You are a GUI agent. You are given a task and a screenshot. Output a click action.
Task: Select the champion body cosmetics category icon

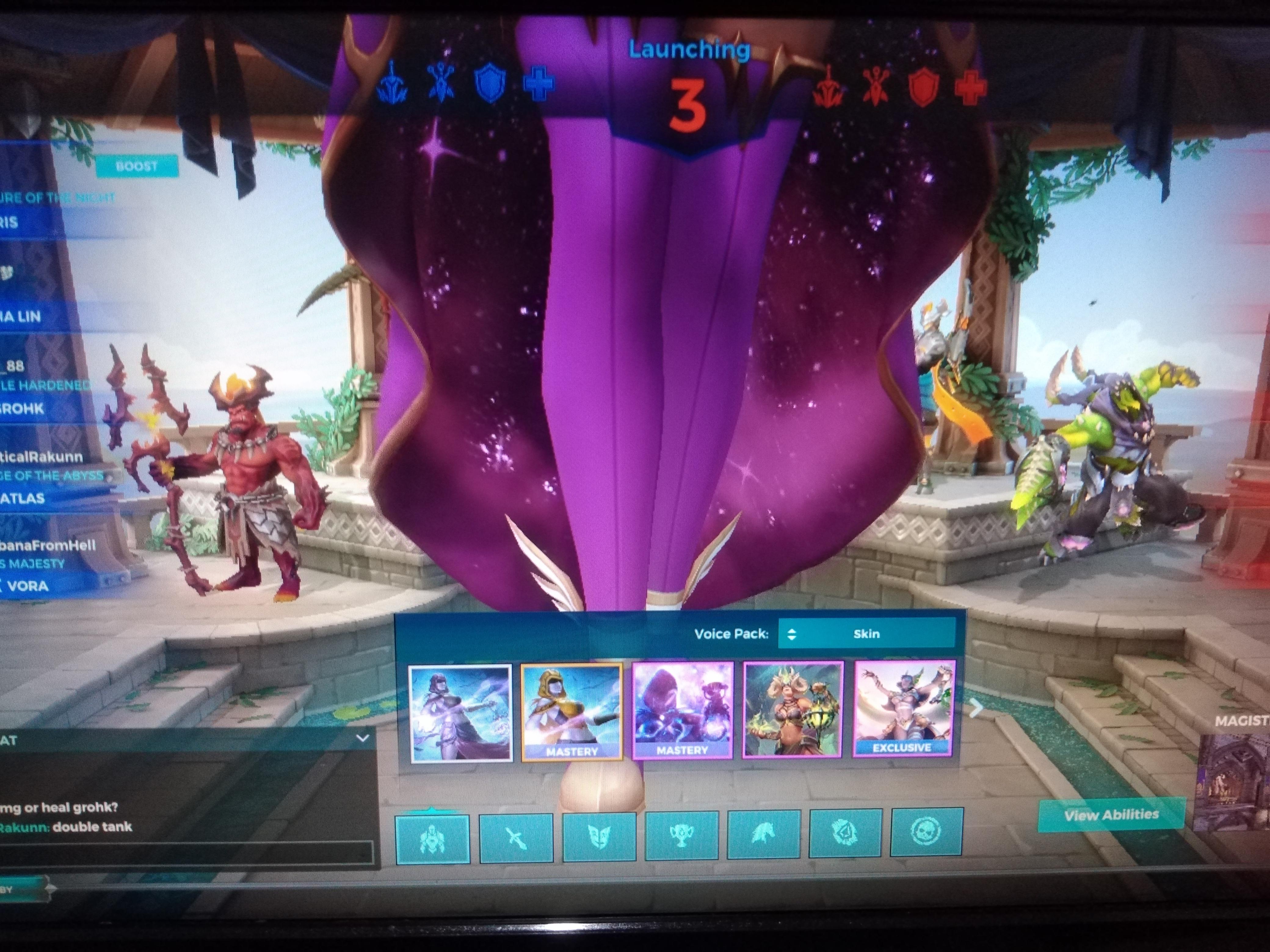coord(434,835)
